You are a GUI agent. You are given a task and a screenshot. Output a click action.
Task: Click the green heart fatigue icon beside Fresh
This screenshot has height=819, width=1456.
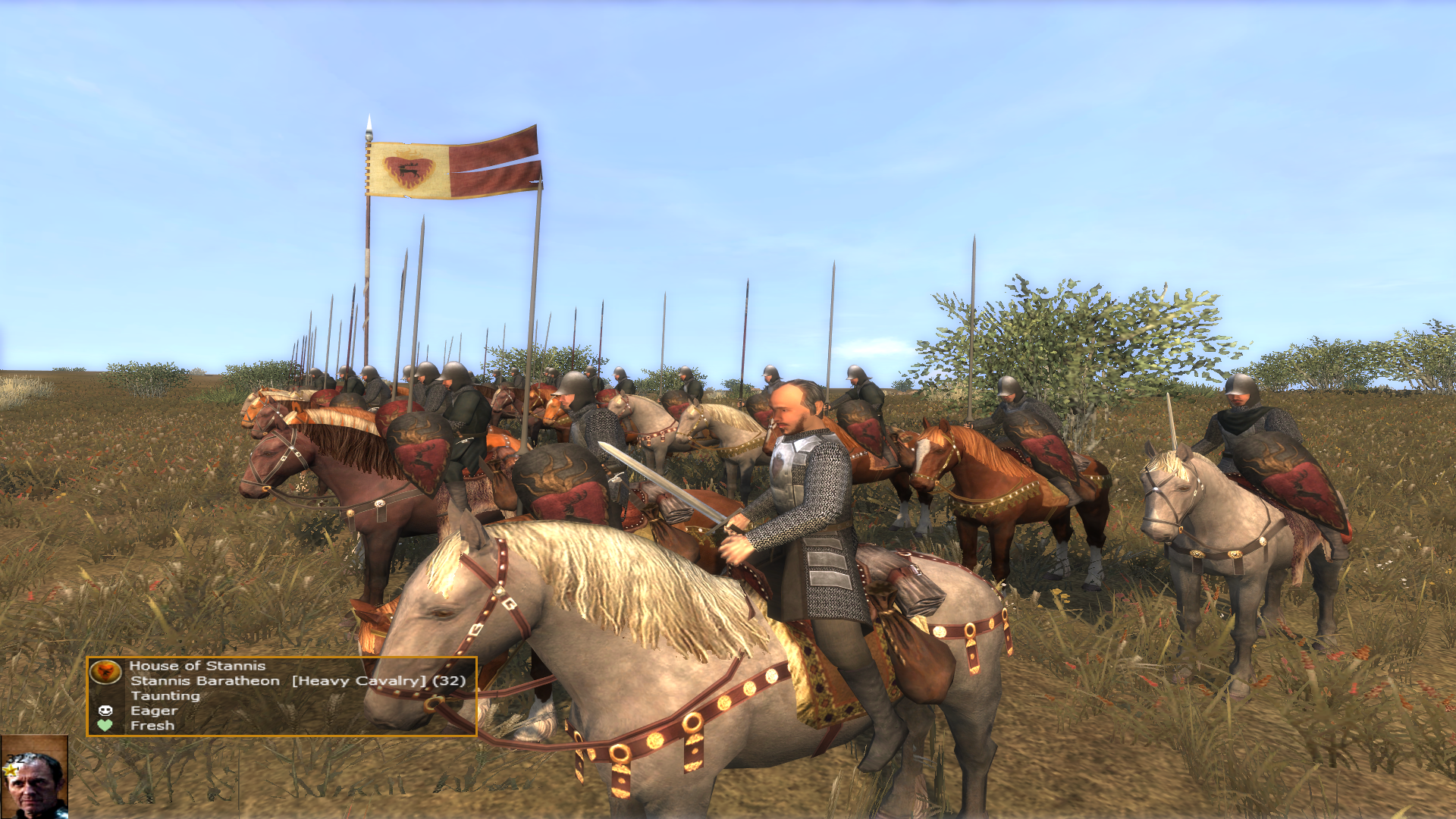point(105,725)
